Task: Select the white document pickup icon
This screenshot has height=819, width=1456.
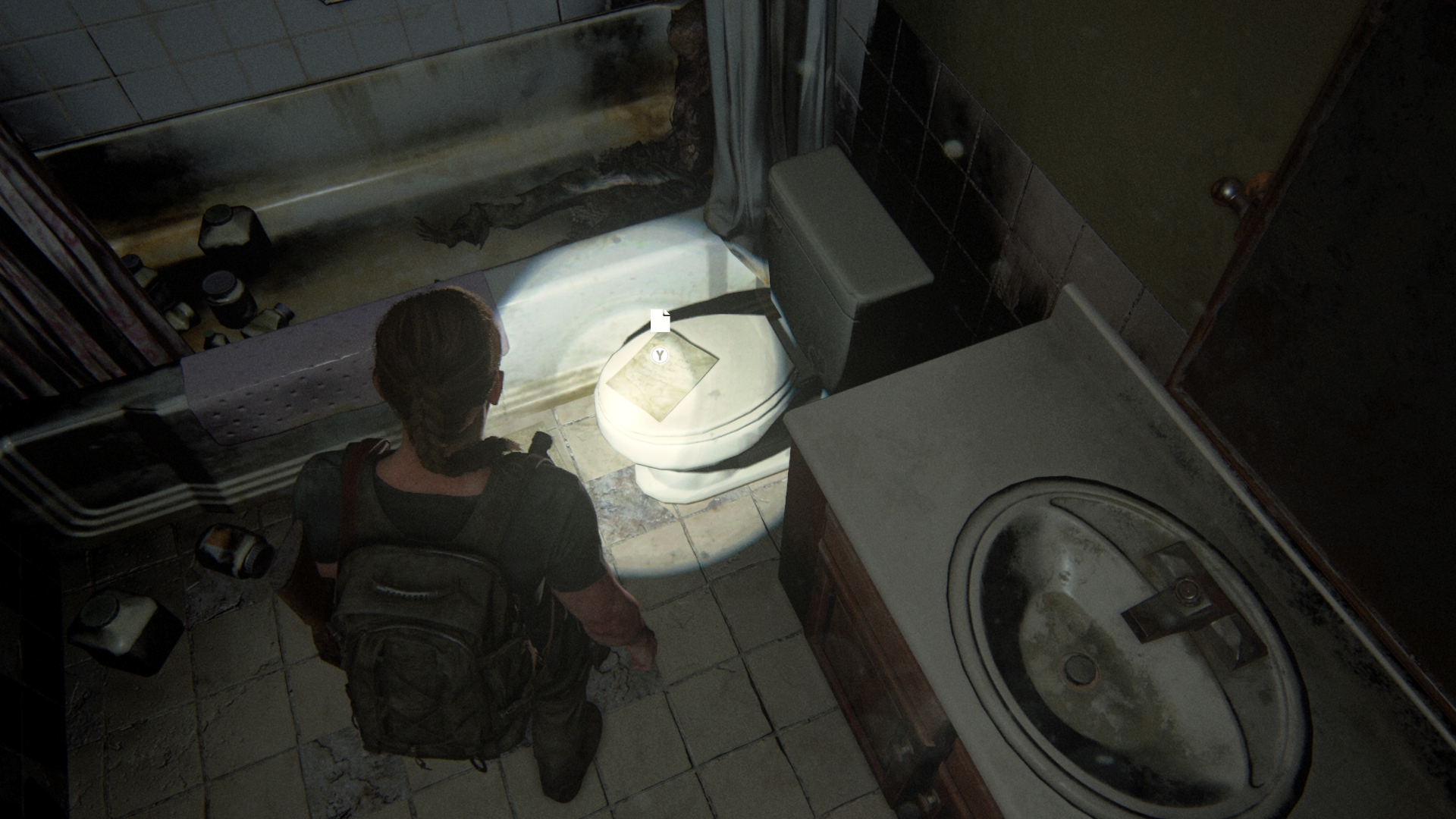Action: [x=660, y=321]
